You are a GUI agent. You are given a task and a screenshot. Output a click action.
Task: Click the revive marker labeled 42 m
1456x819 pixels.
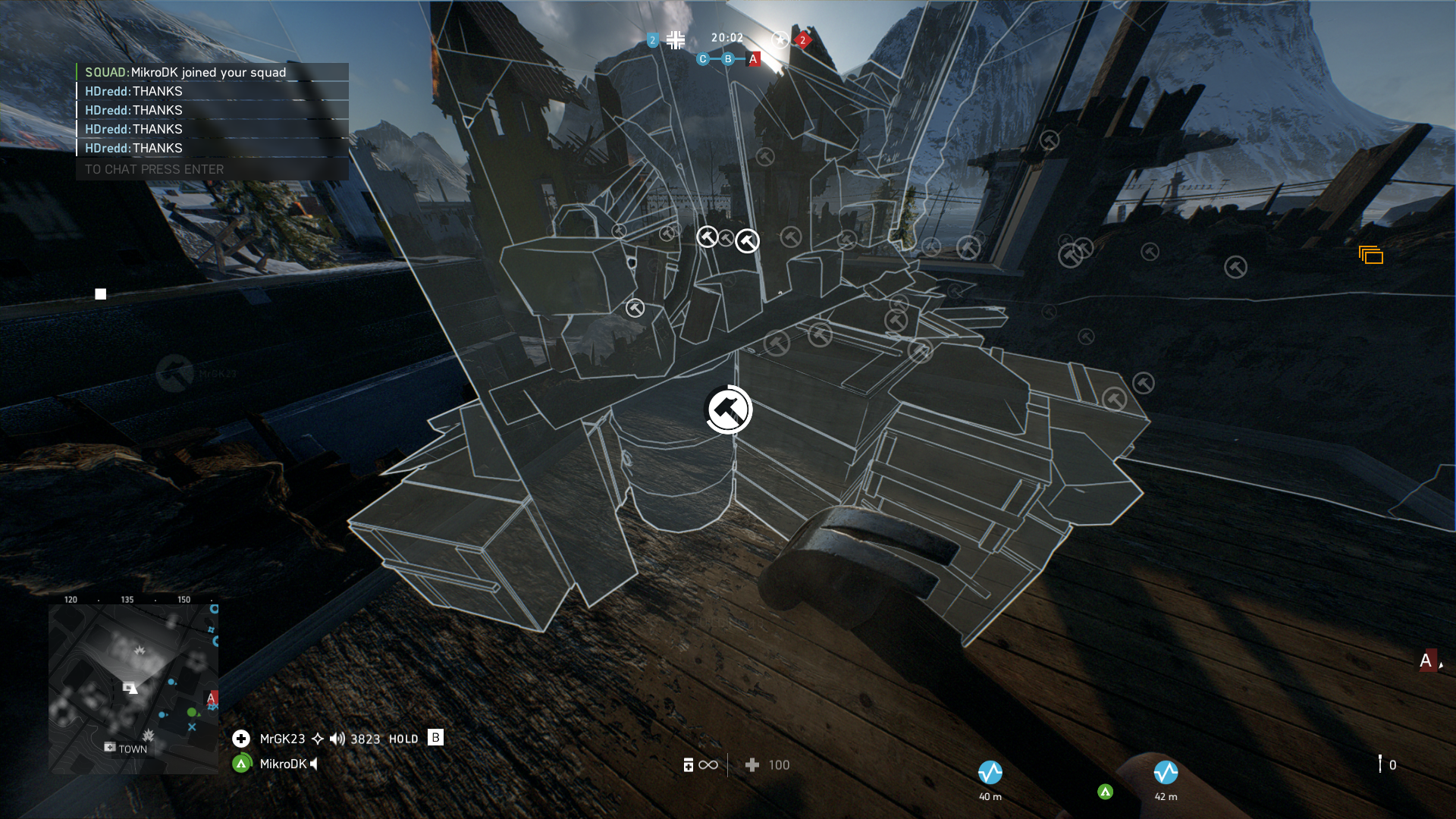pyautogui.click(x=1166, y=773)
